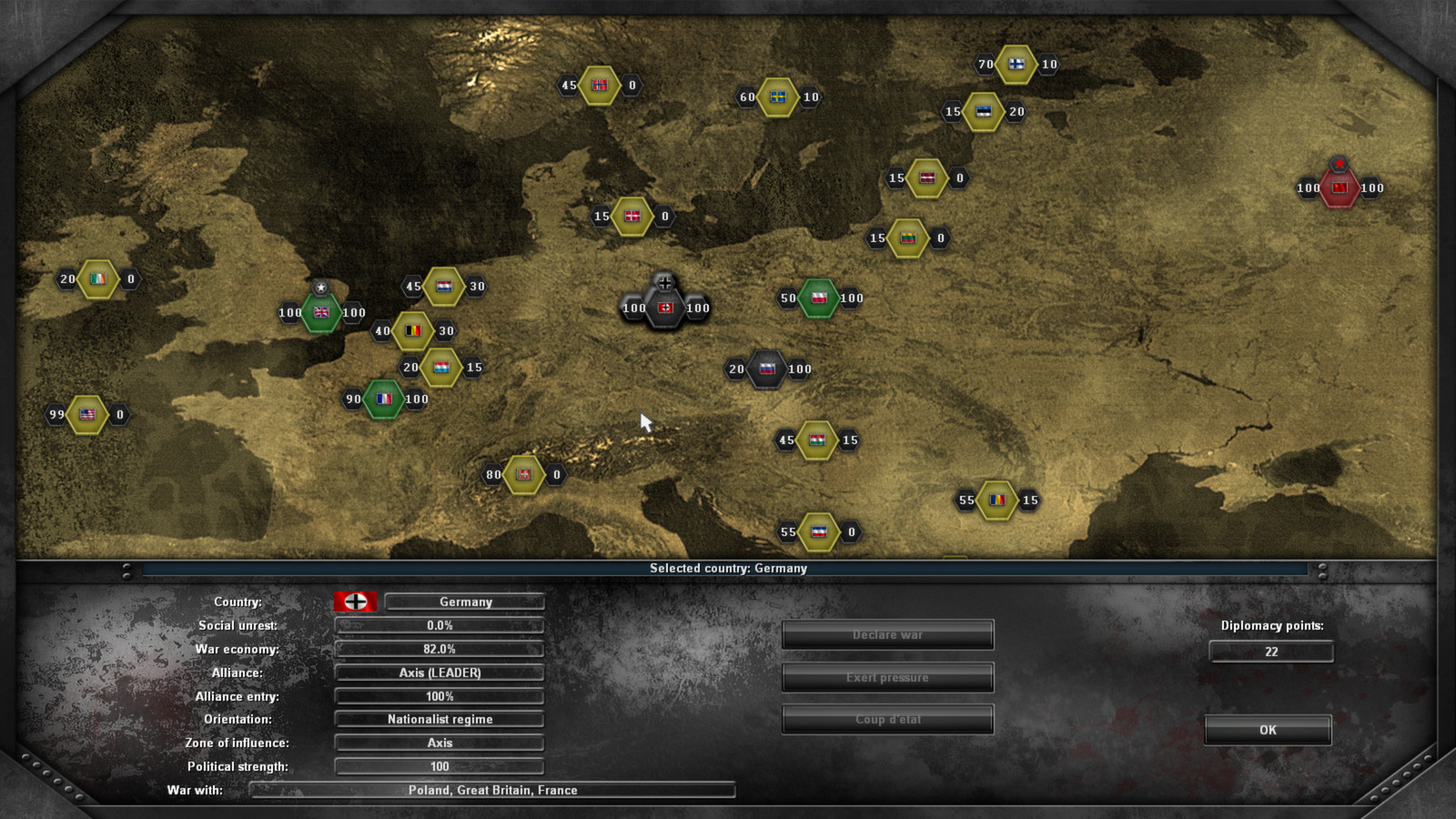Select the Switzerland hexagon
1456x819 pixels.
522,473
